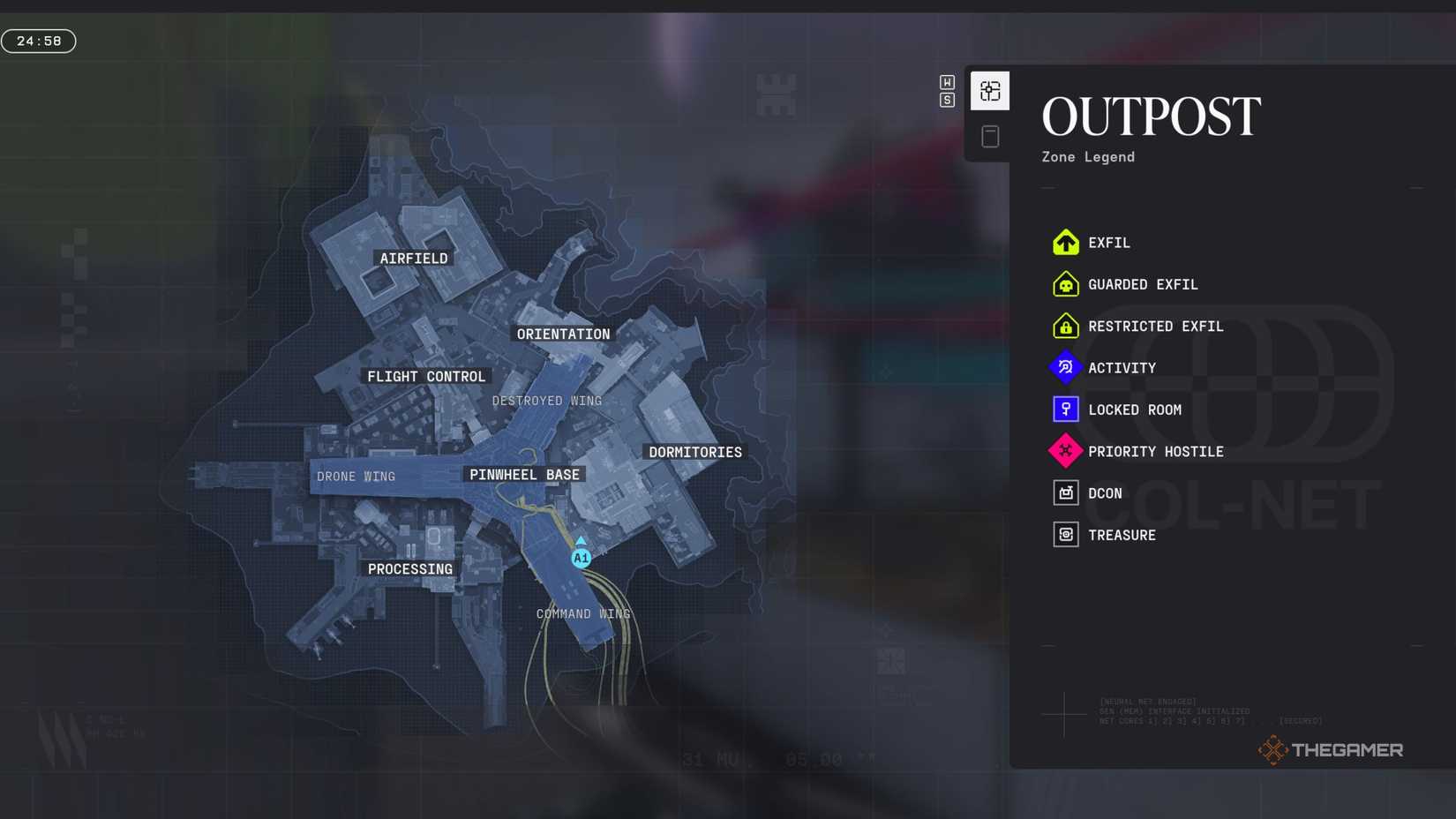Click the RESTRICTED EXFIL padlock icon
The height and width of the screenshot is (819, 1456).
coord(1065,326)
